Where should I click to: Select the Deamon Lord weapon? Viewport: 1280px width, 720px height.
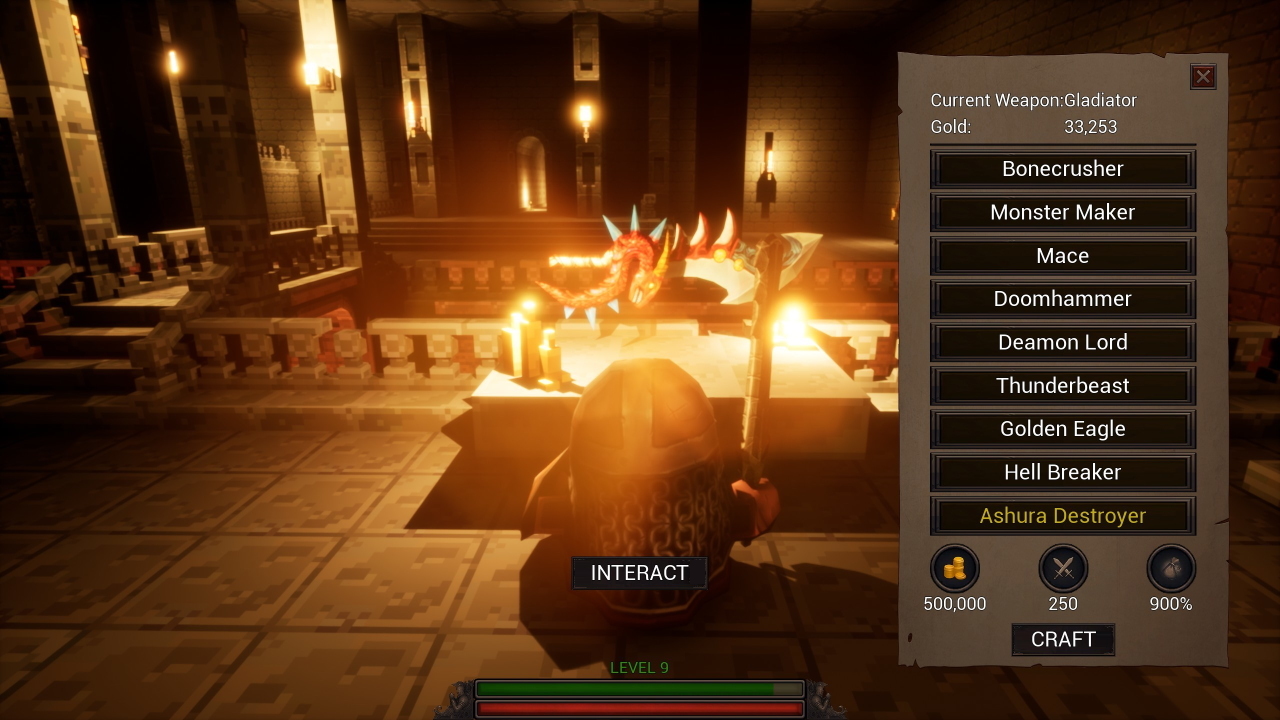click(x=1062, y=342)
